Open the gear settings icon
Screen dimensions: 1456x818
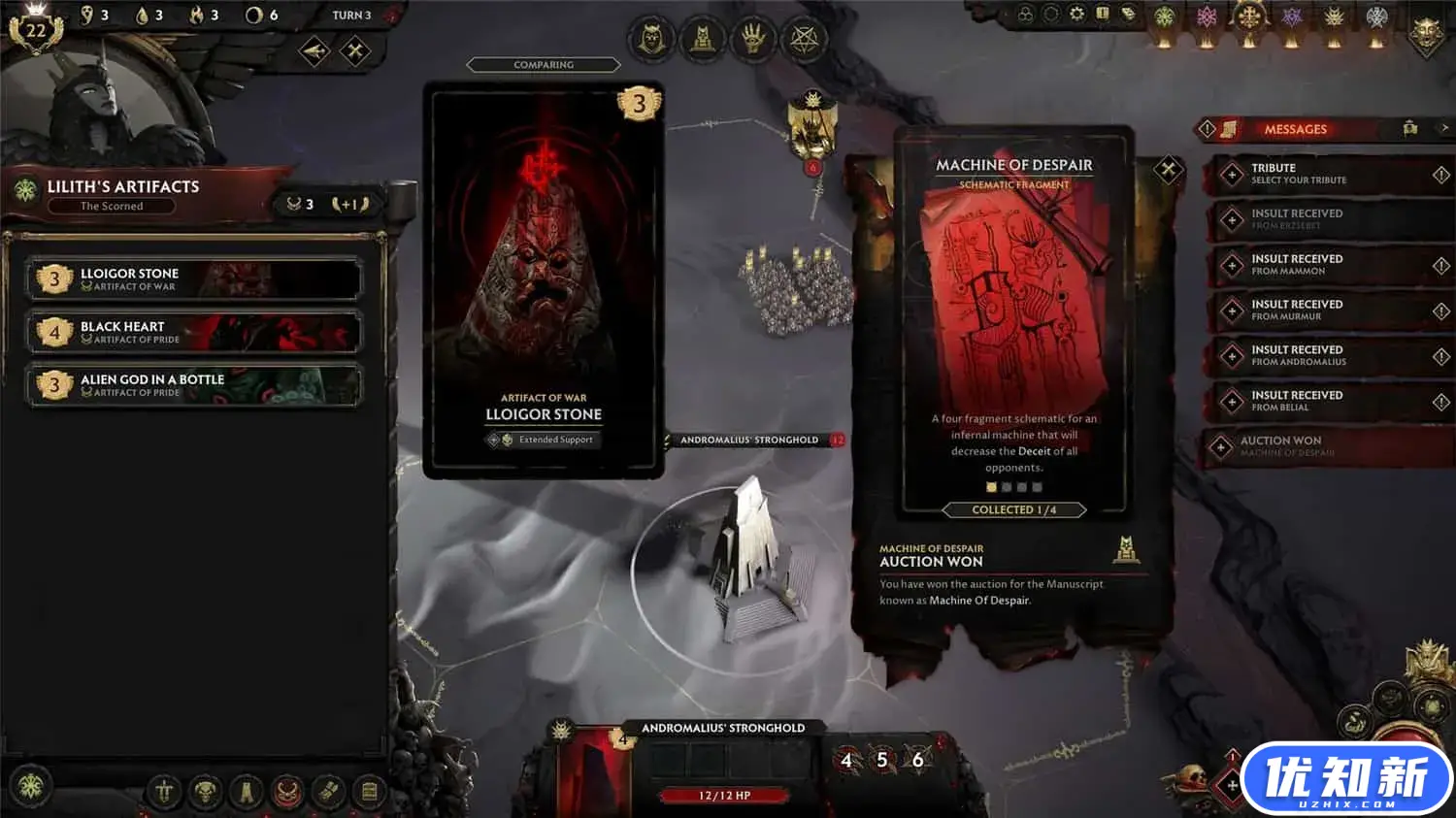click(x=1076, y=15)
